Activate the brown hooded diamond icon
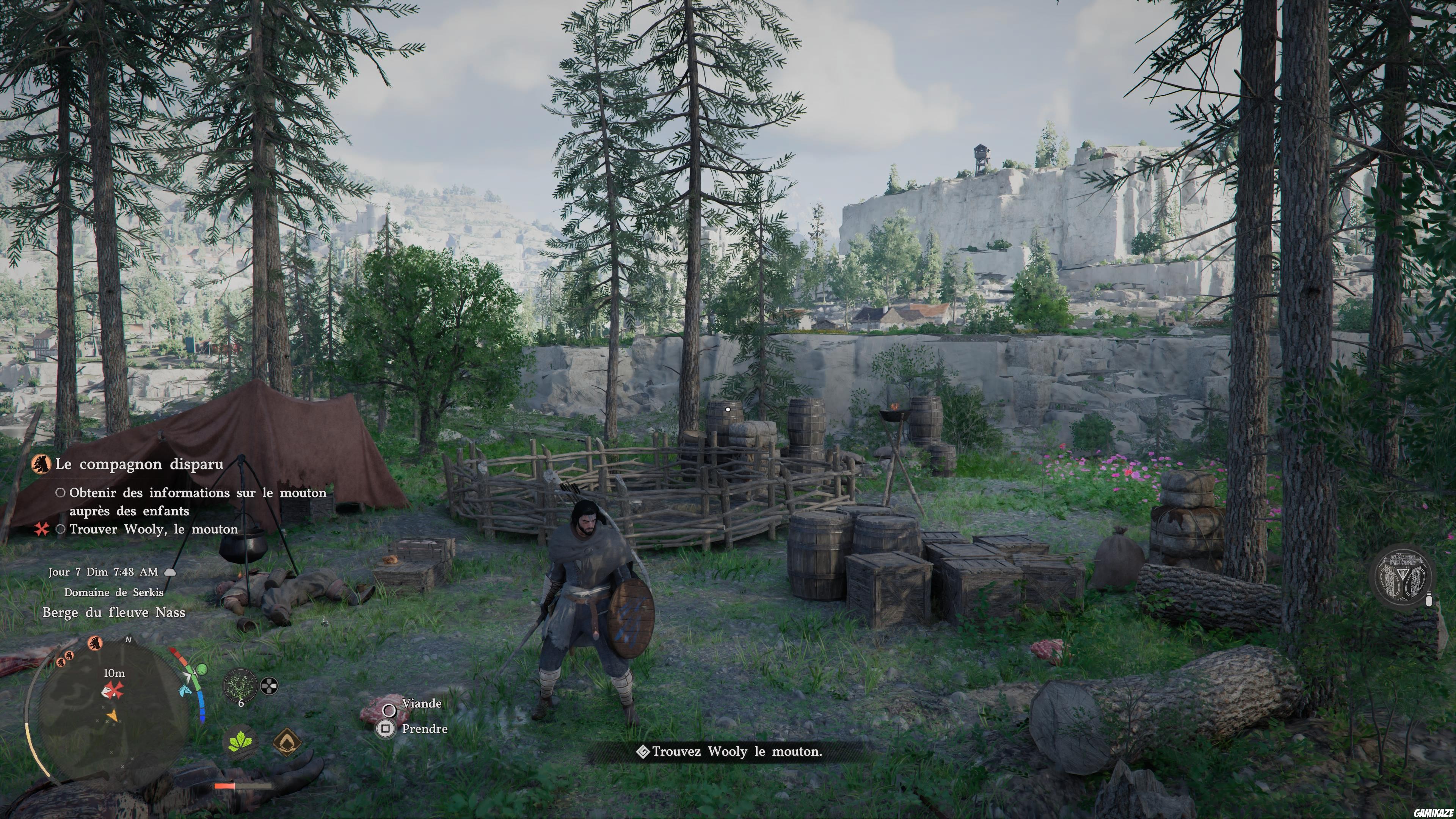Screen dimensions: 1456x819 point(287,742)
